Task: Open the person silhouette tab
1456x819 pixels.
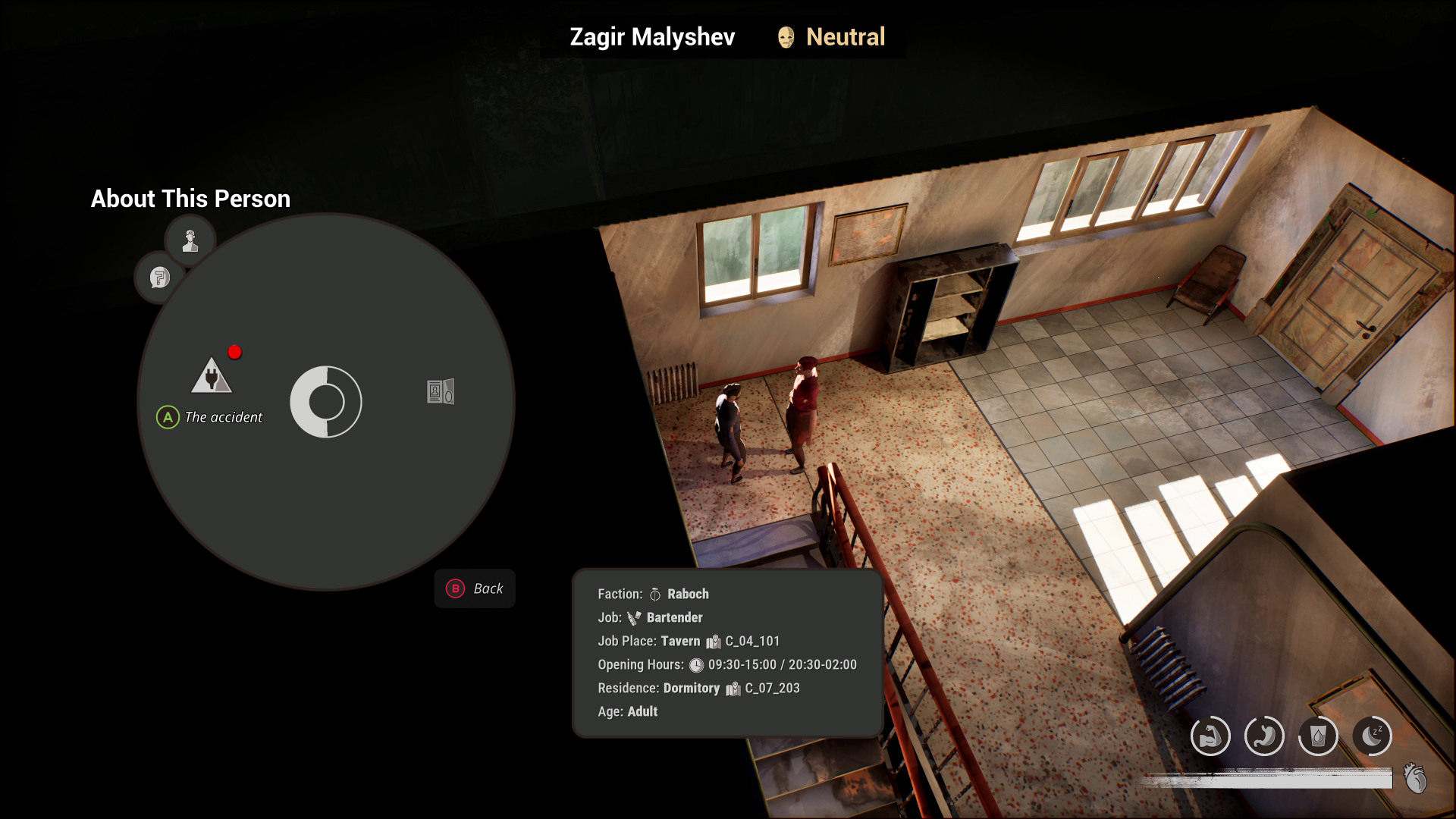Action: [x=190, y=240]
